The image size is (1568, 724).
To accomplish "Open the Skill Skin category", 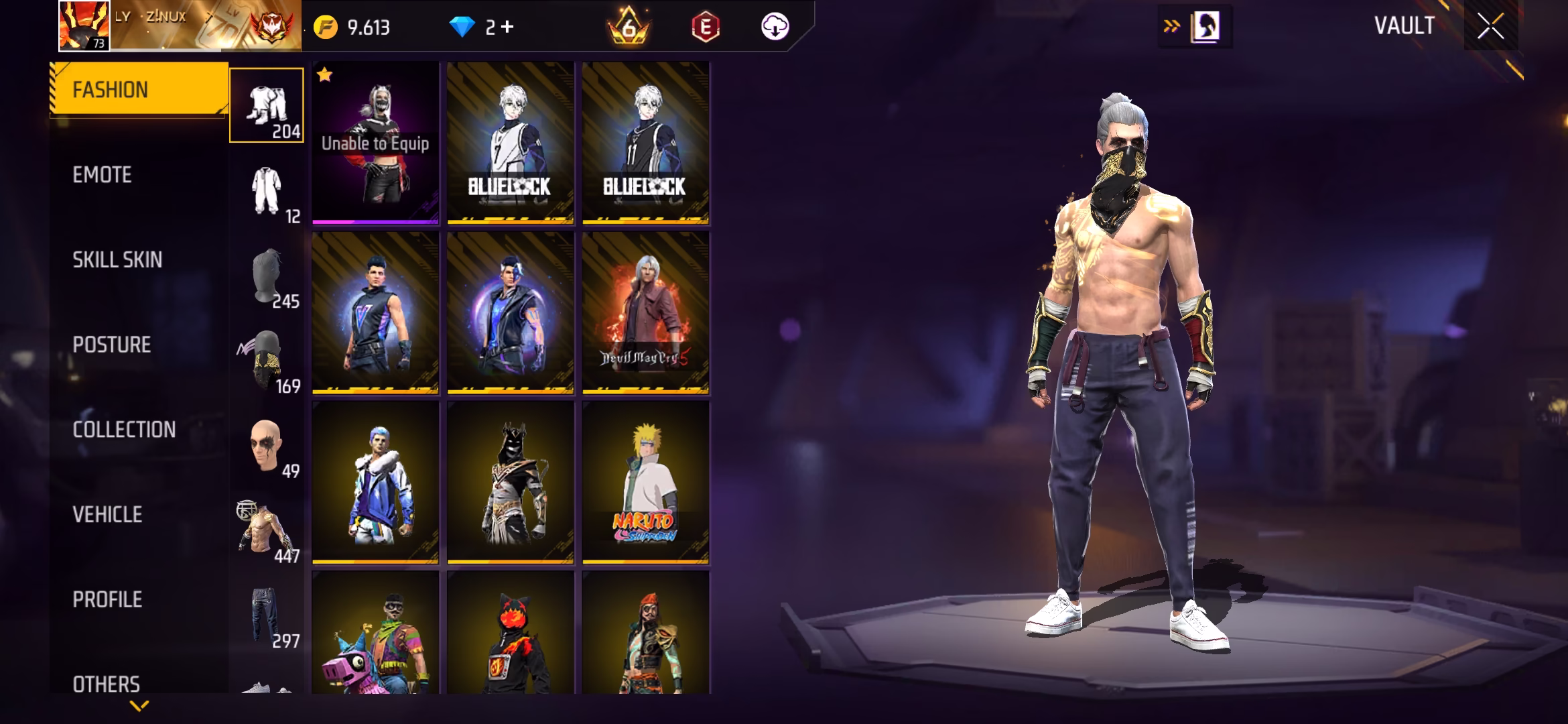I will pos(117,260).
